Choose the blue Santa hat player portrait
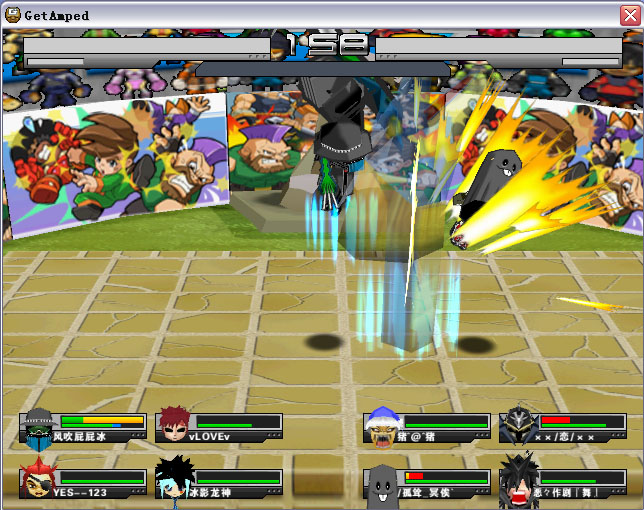This screenshot has width=644, height=510. tap(382, 426)
